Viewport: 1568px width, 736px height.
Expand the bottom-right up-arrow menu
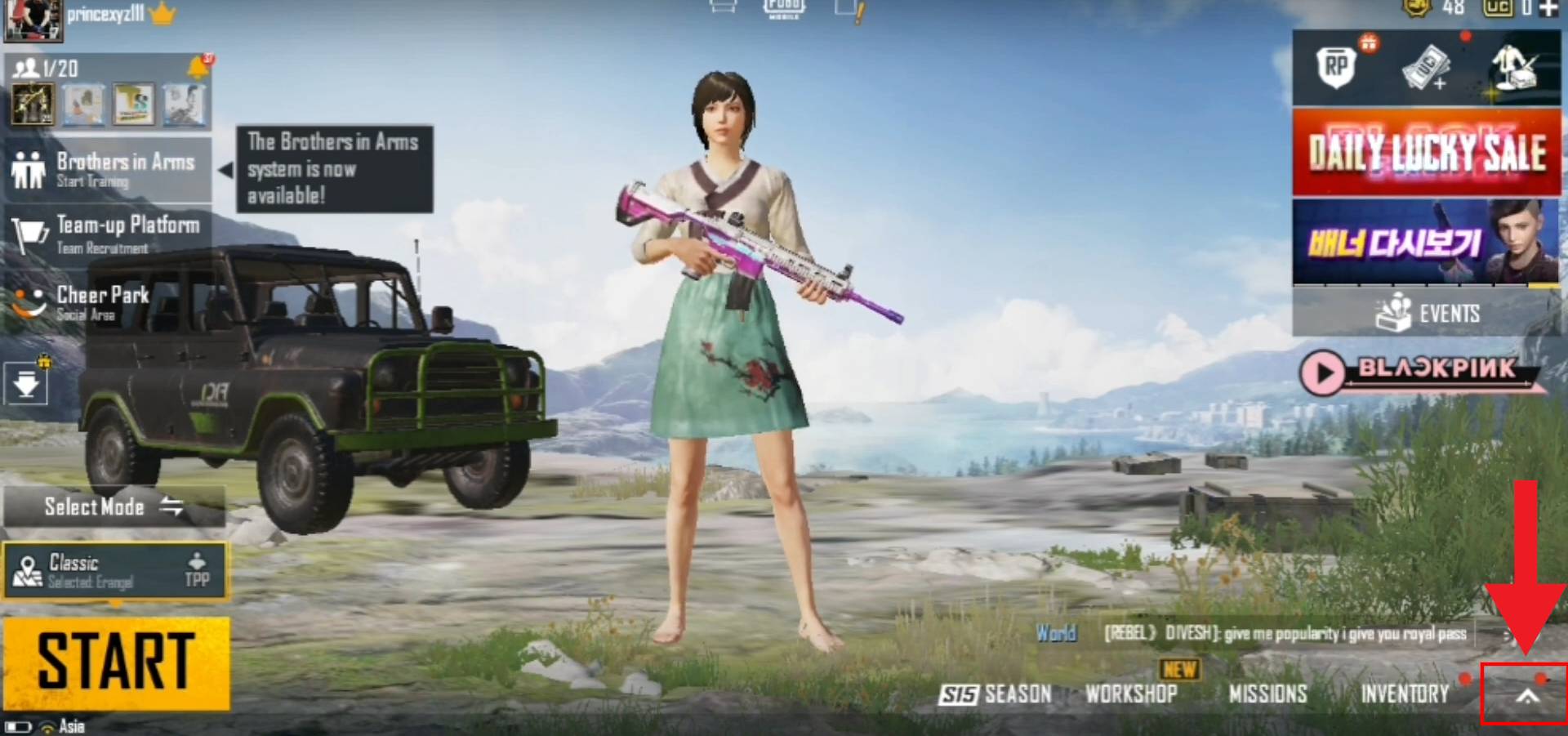click(x=1526, y=696)
